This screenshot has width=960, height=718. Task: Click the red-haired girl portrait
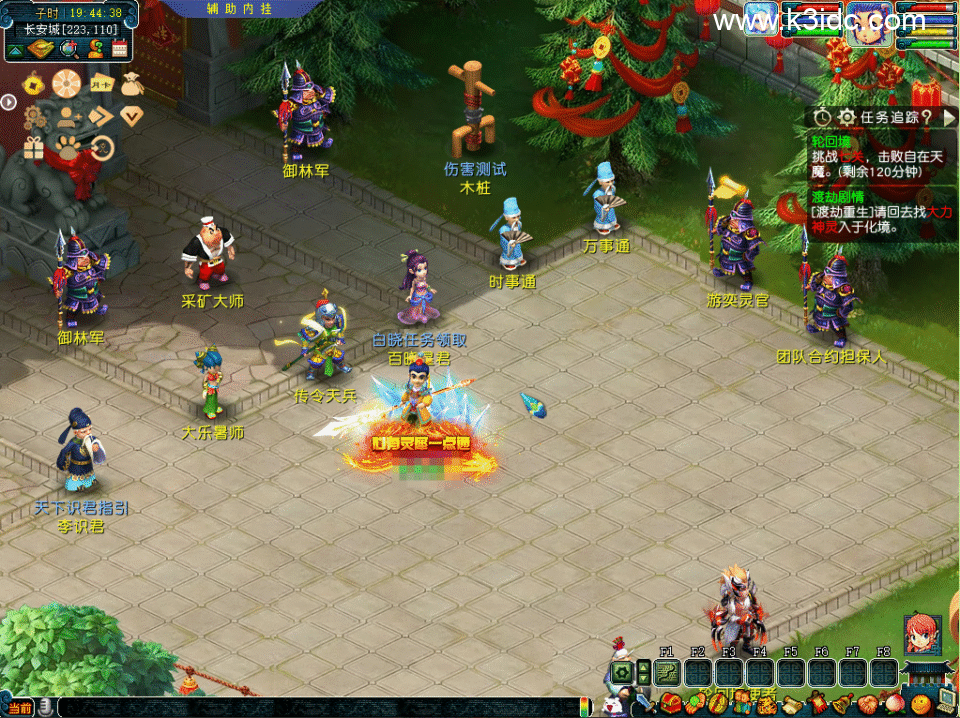922,635
